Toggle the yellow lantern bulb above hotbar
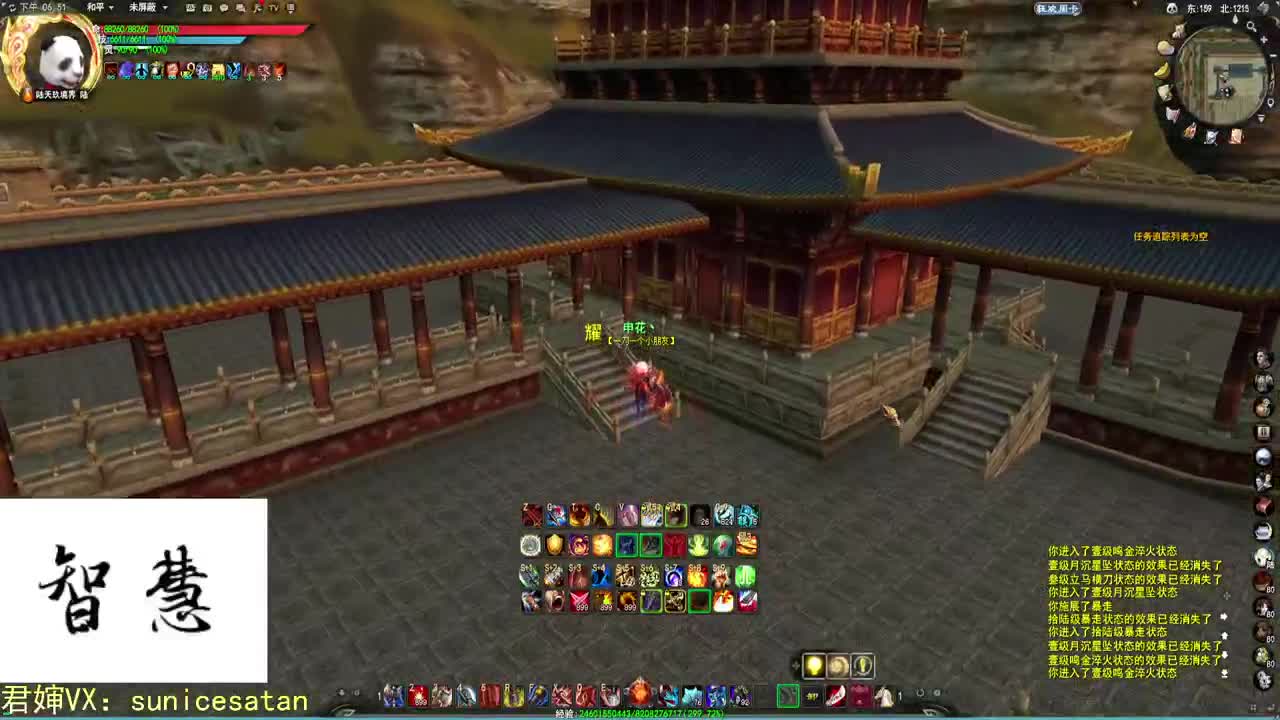This screenshot has width=1280, height=720. [x=814, y=665]
